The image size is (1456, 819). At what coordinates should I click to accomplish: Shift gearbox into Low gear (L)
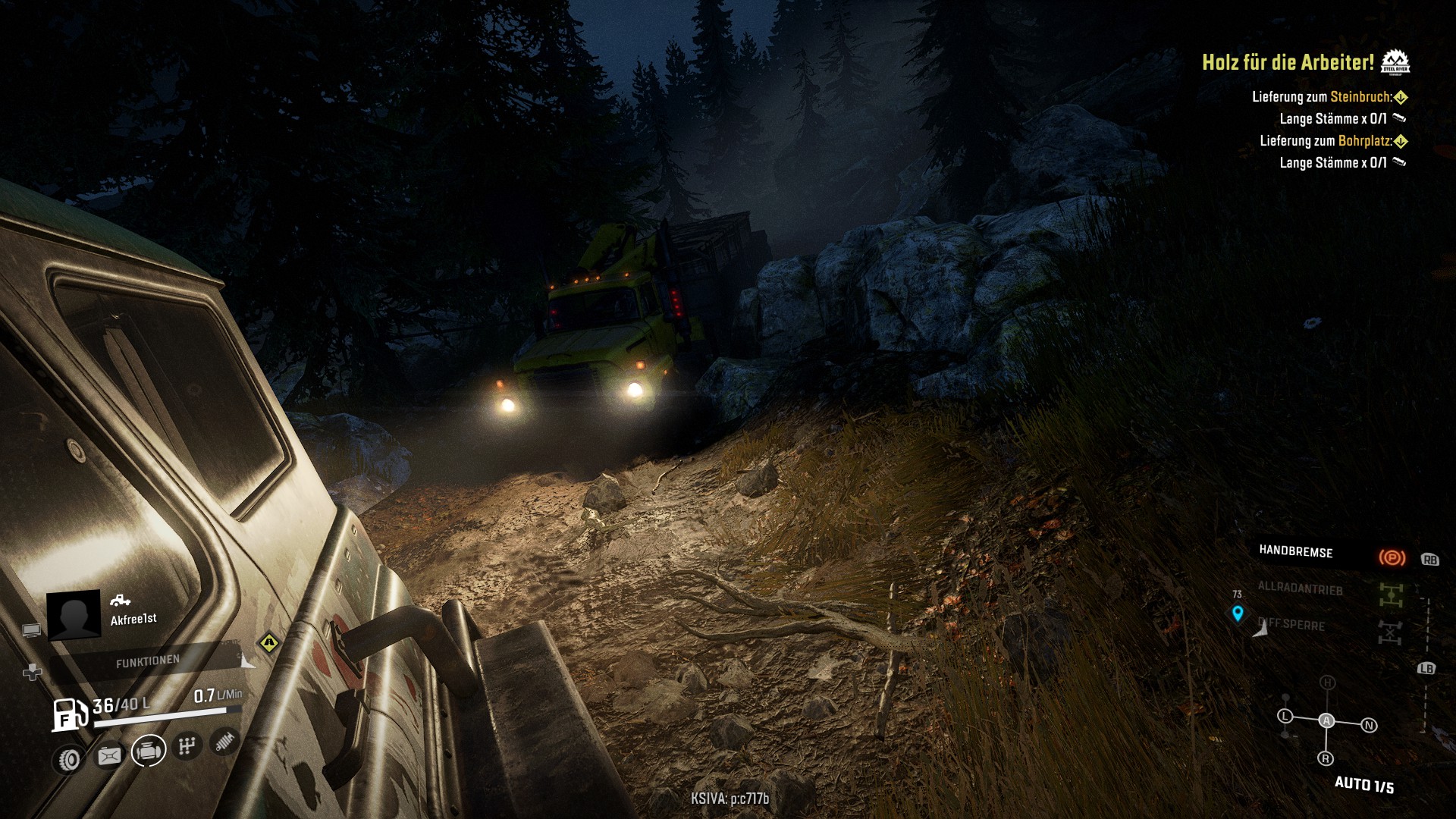click(x=1285, y=716)
